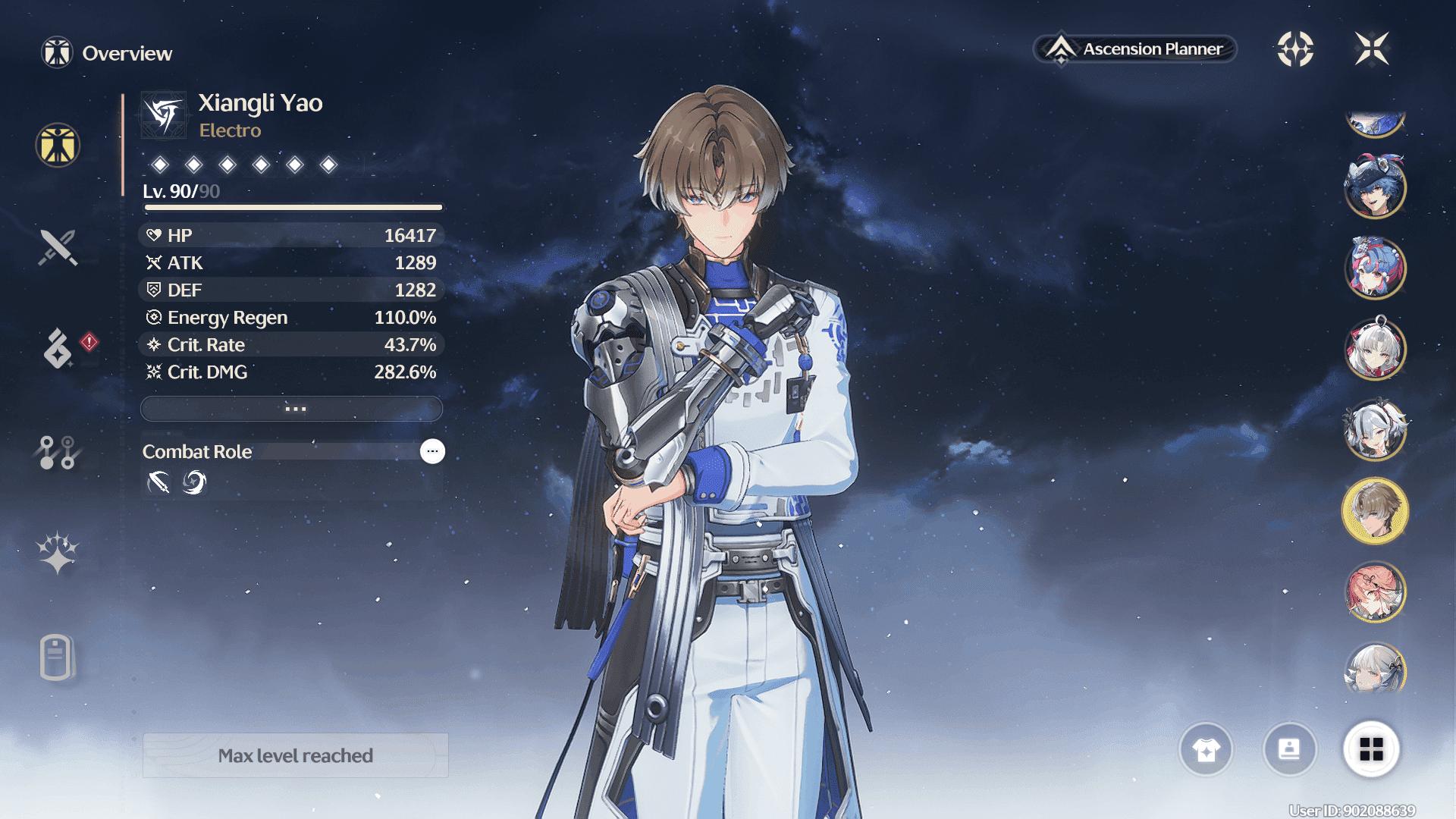Show Combat Role details via the round ellipsis button
Screen dimensions: 1456x819
(432, 451)
